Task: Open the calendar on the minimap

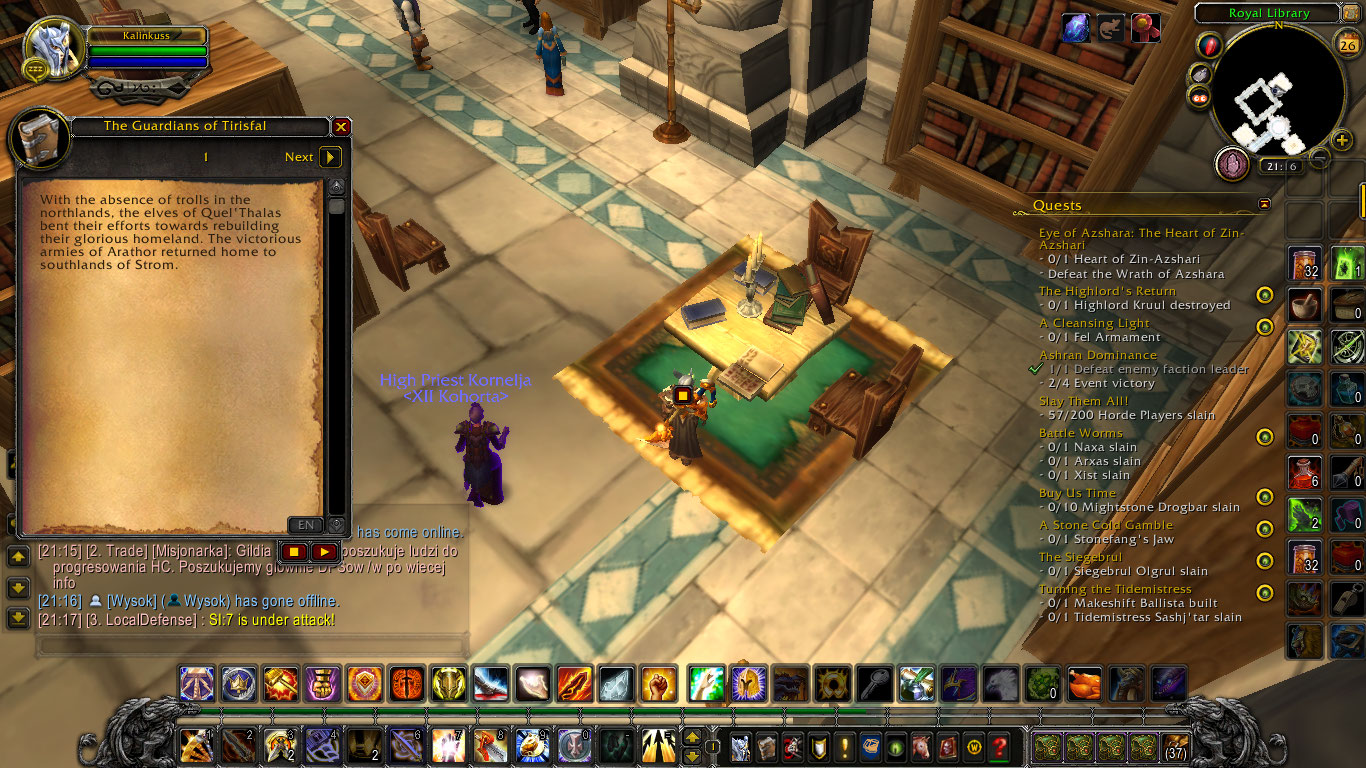Action: click(x=1349, y=43)
